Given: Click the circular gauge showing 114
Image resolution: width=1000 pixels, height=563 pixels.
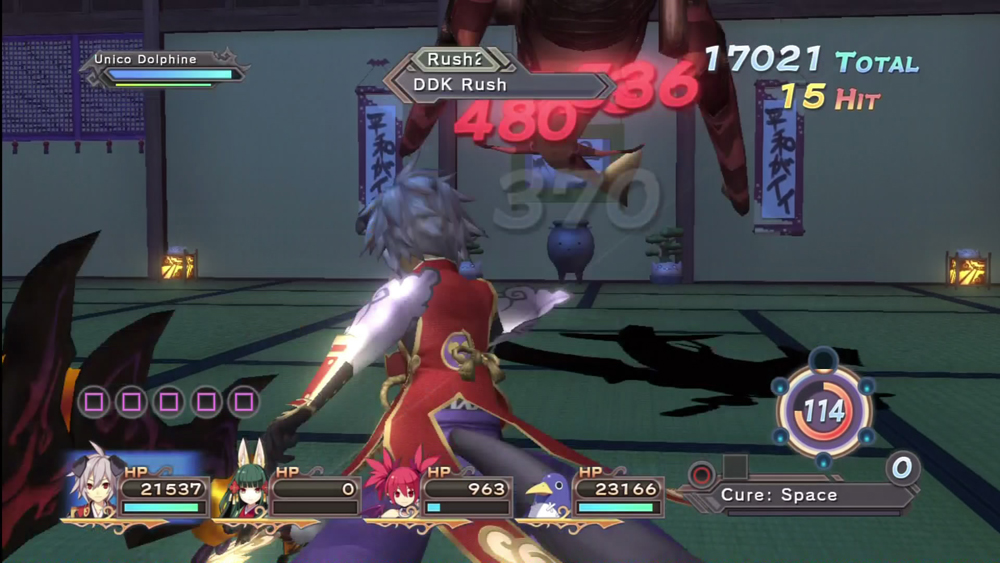Looking at the screenshot, I should coord(824,411).
